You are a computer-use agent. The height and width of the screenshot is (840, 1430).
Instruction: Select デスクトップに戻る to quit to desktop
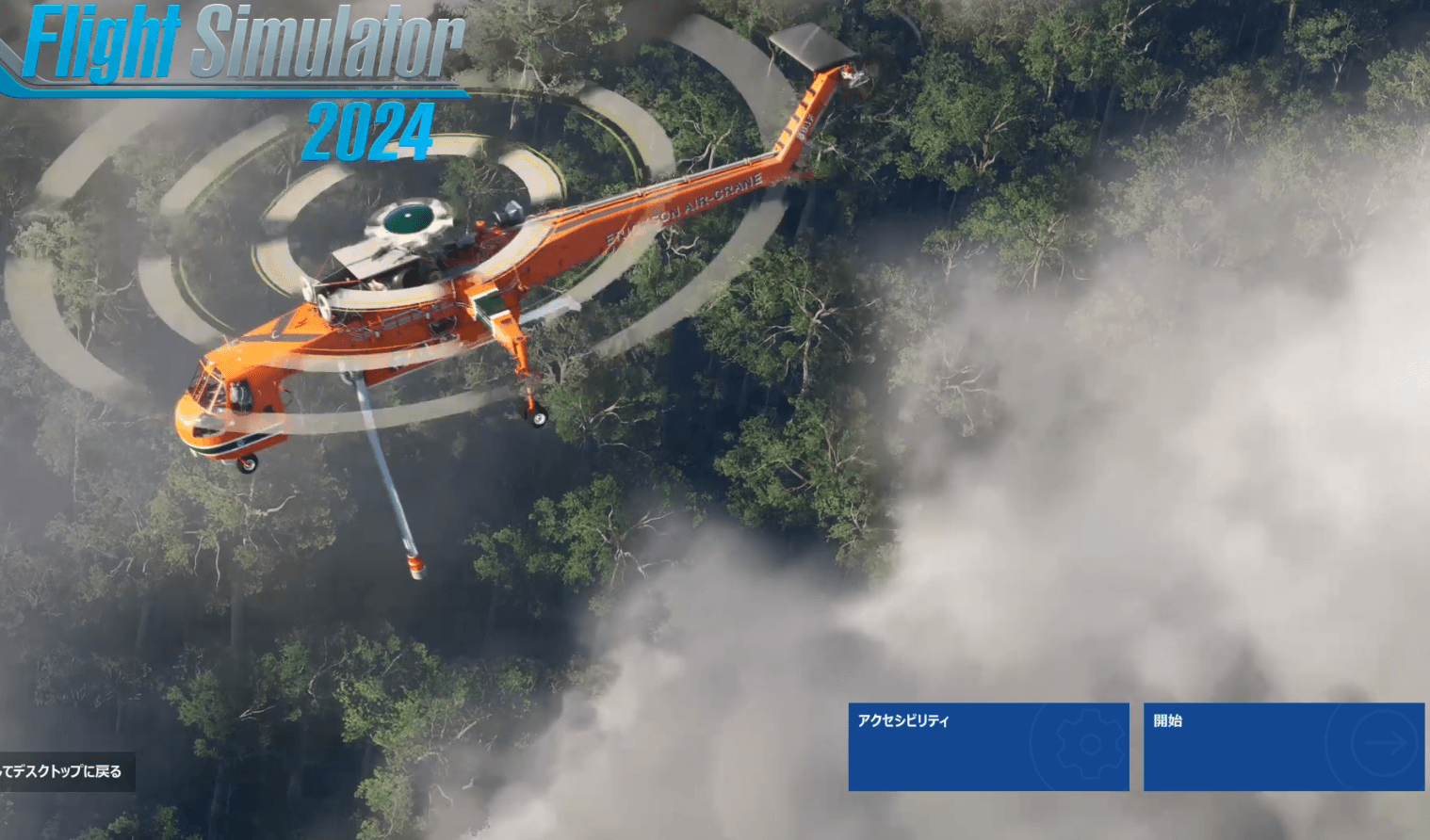coord(64,771)
